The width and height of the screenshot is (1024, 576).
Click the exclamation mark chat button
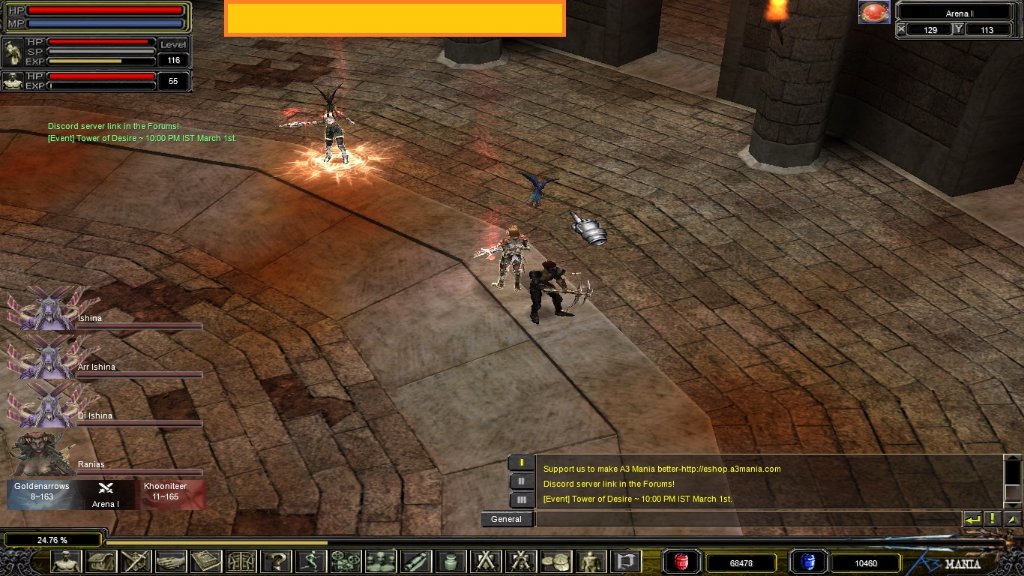tap(992, 519)
